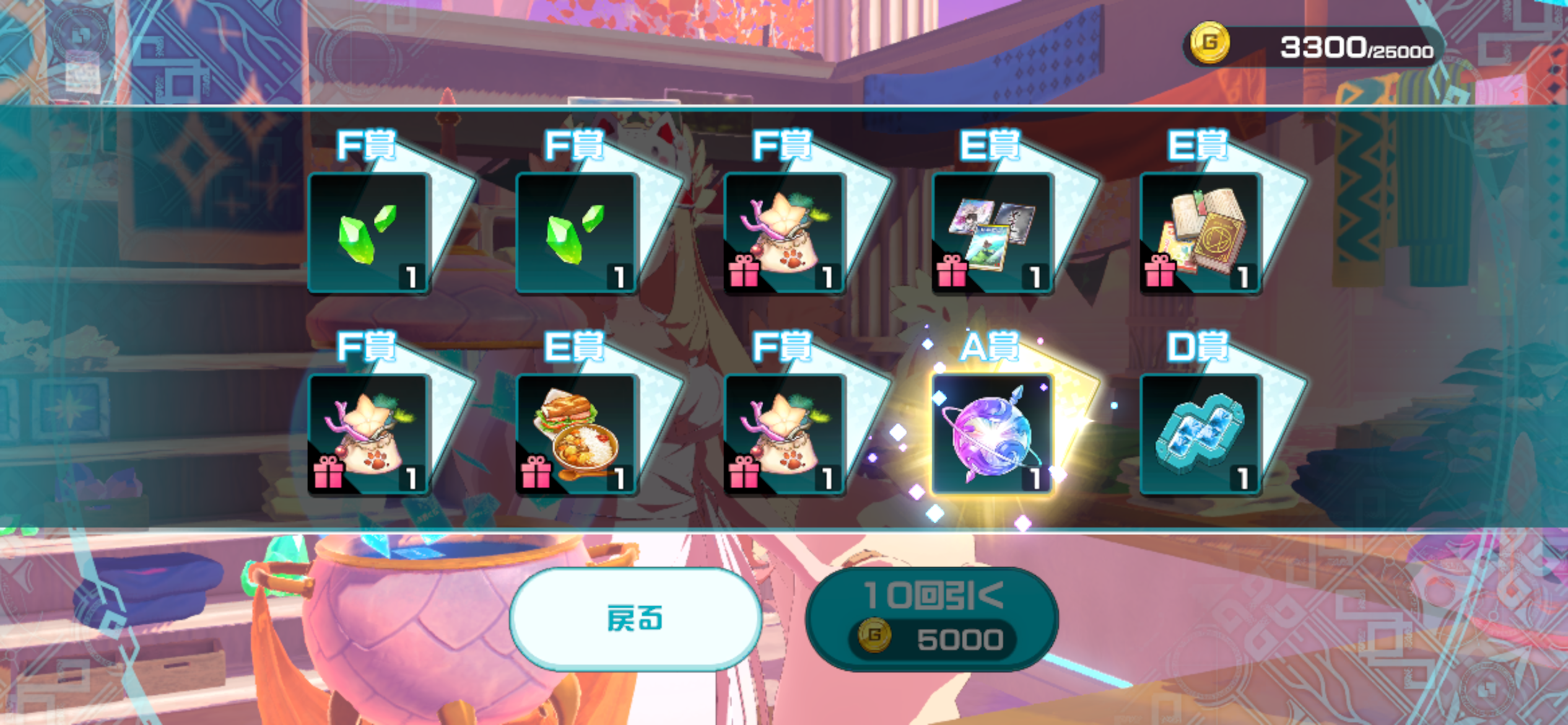Choose the E賞 books prize

(1200, 233)
